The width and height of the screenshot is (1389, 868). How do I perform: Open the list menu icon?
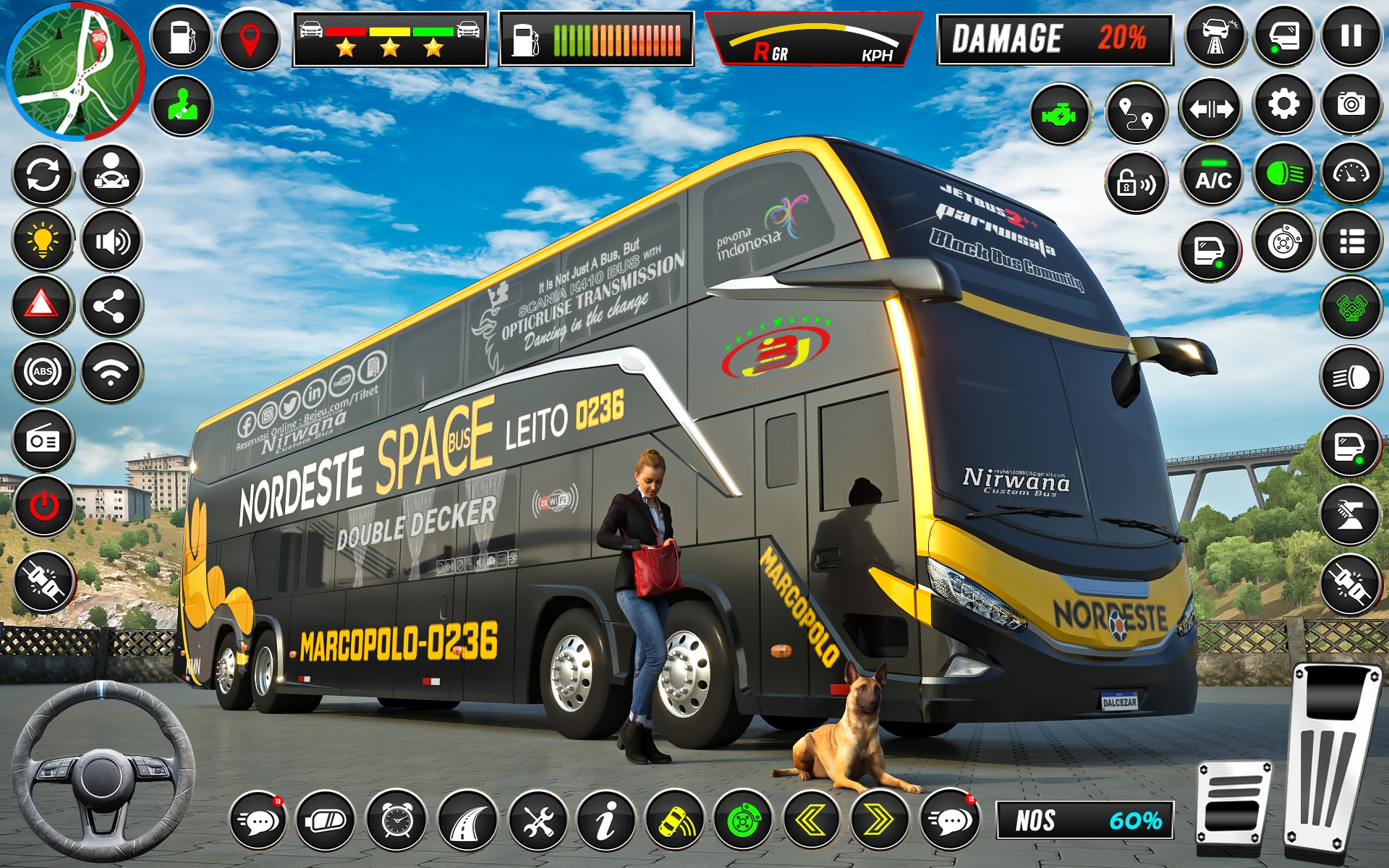coord(1356,244)
